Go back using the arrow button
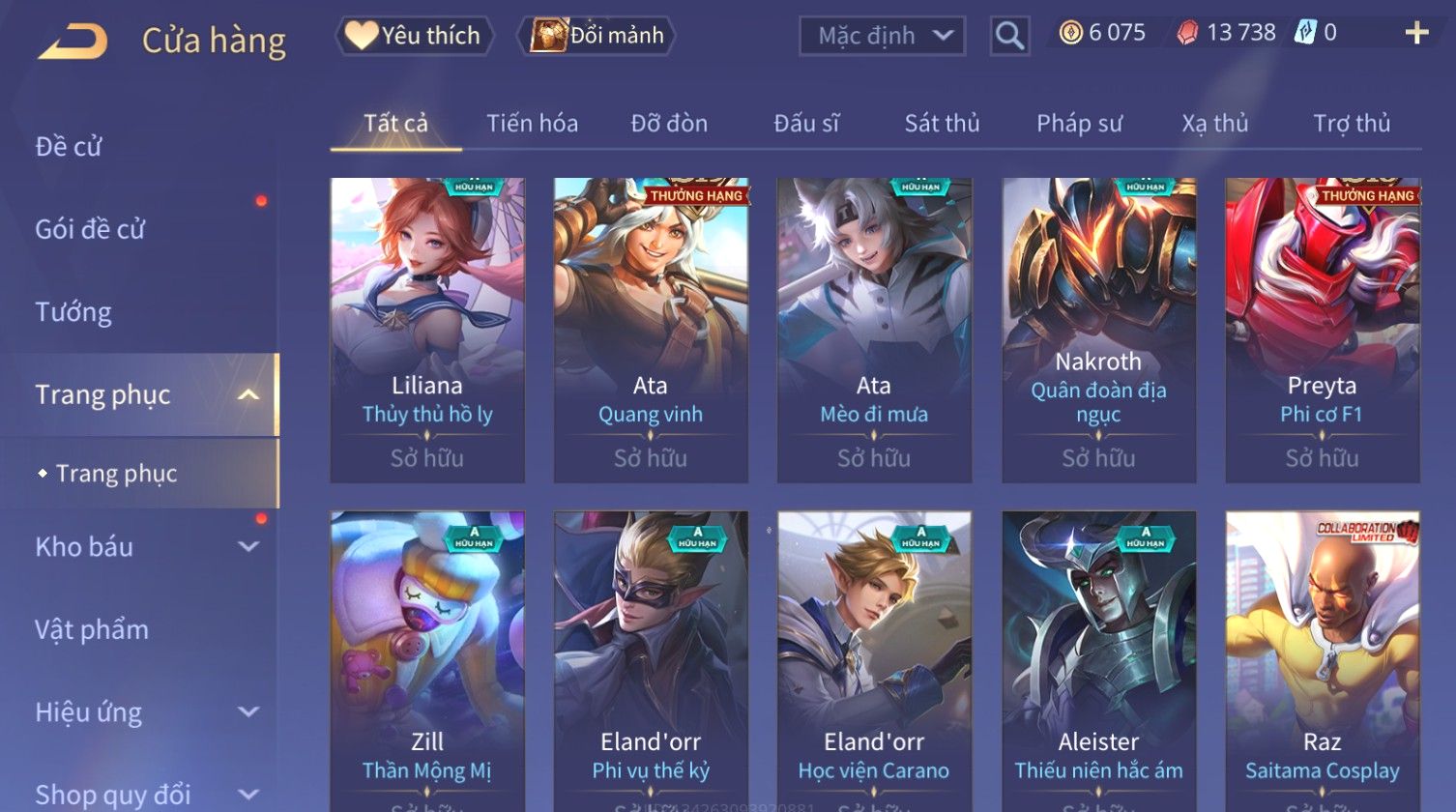1456x812 pixels. pos(73,42)
